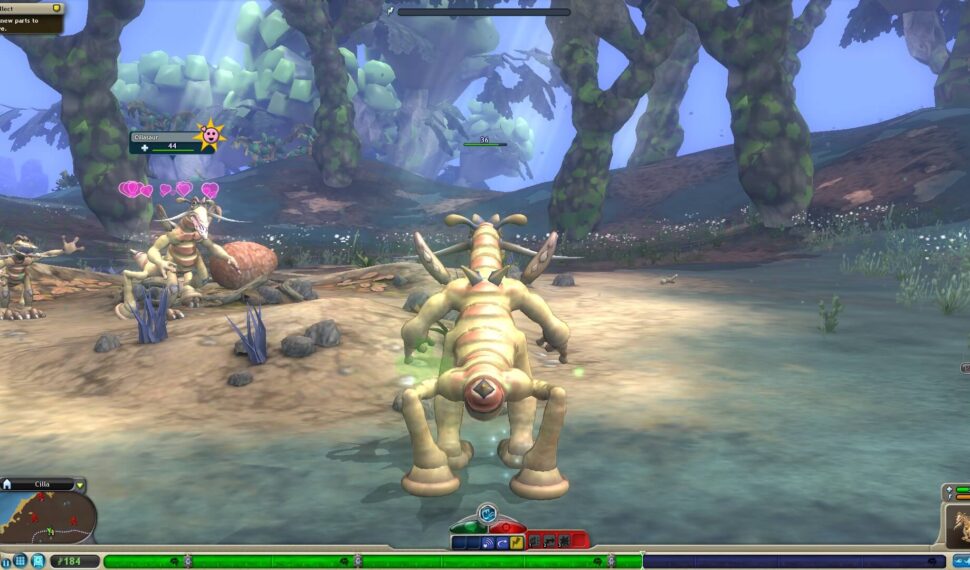
Task: Select the first red attack ability slot
Action: [x=536, y=541]
